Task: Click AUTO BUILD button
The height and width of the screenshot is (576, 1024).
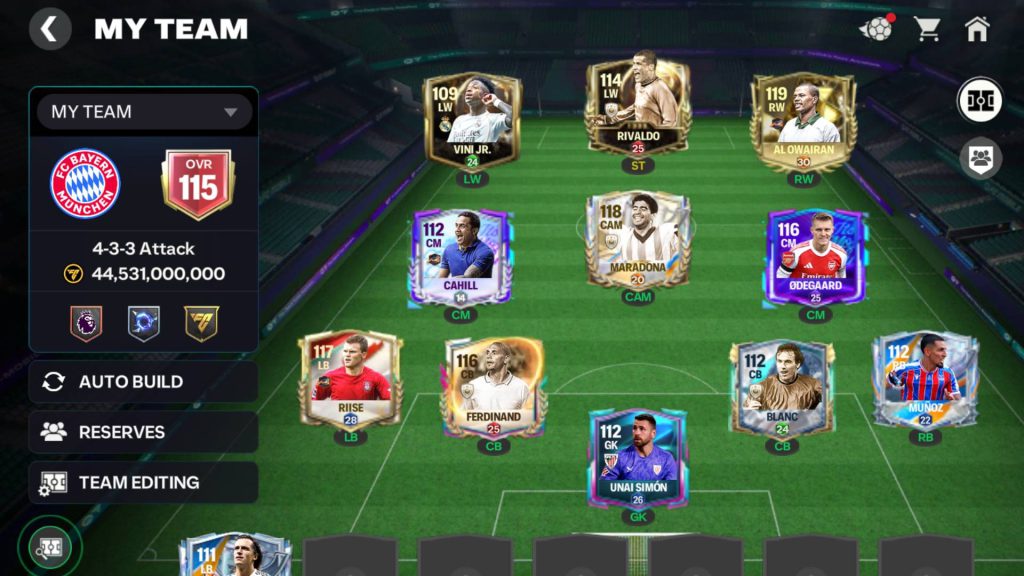Action: pyautogui.click(x=144, y=381)
